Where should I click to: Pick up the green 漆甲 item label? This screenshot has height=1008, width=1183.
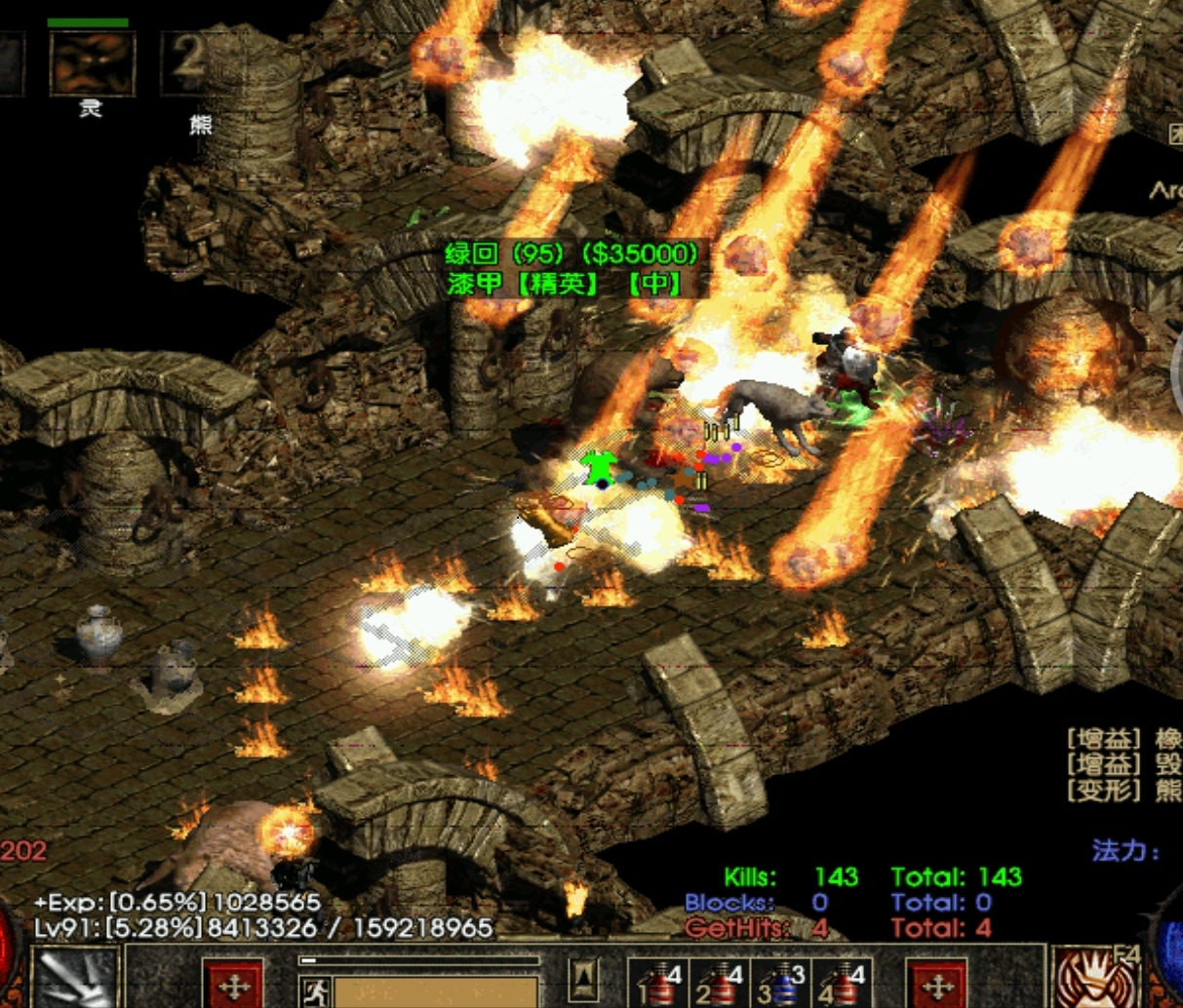point(565,284)
